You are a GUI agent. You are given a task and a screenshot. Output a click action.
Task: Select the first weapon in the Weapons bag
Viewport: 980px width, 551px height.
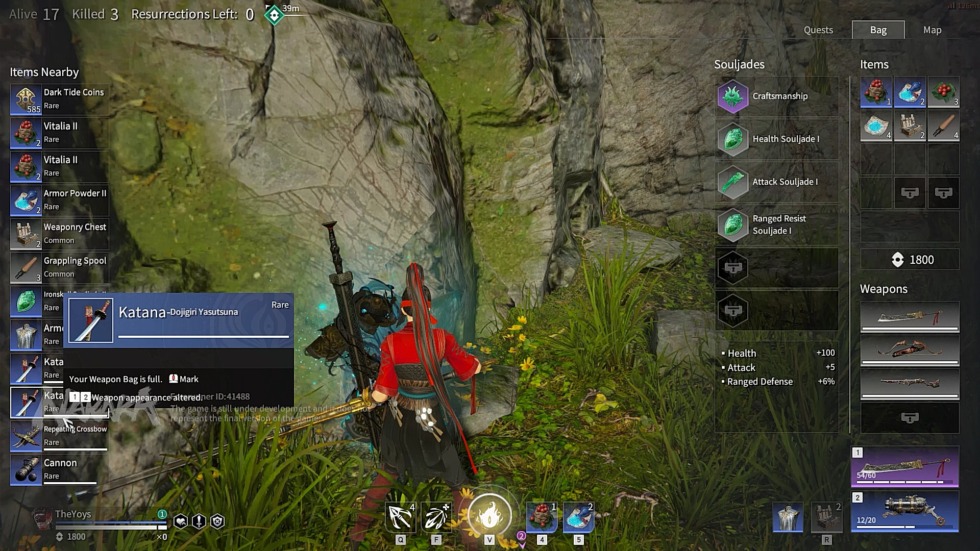click(x=909, y=318)
